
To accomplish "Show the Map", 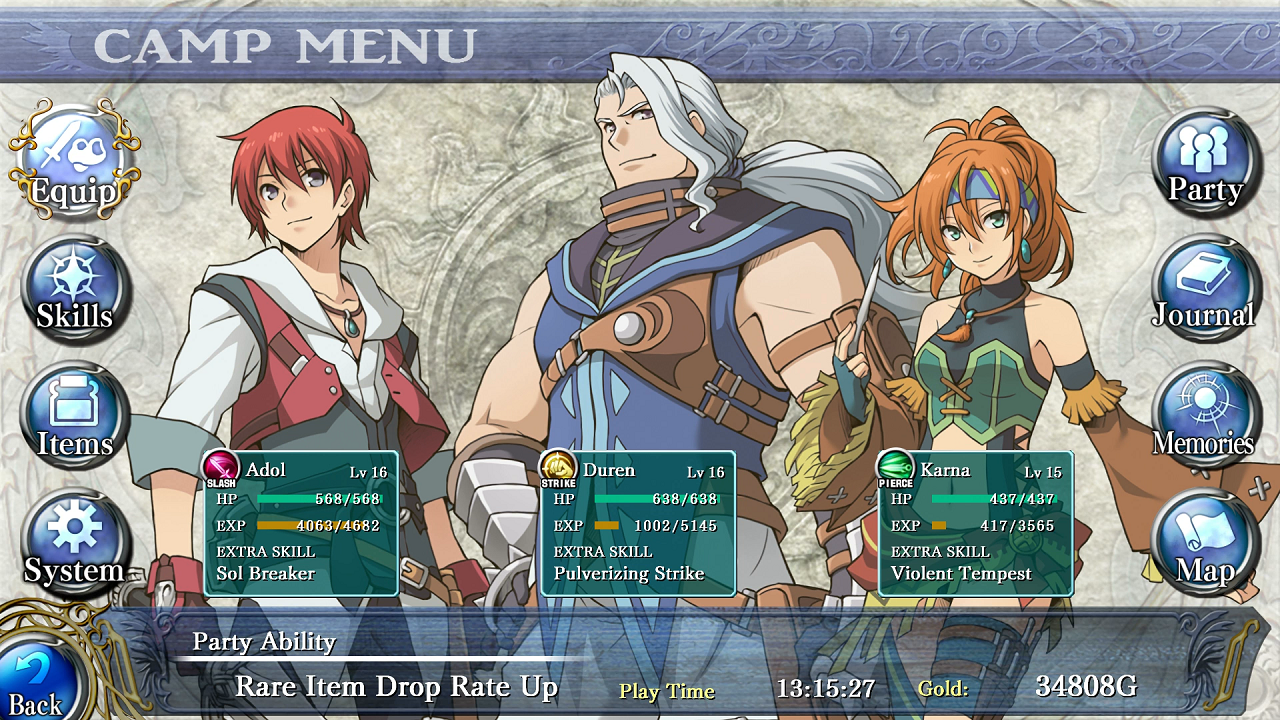I will tap(1206, 545).
